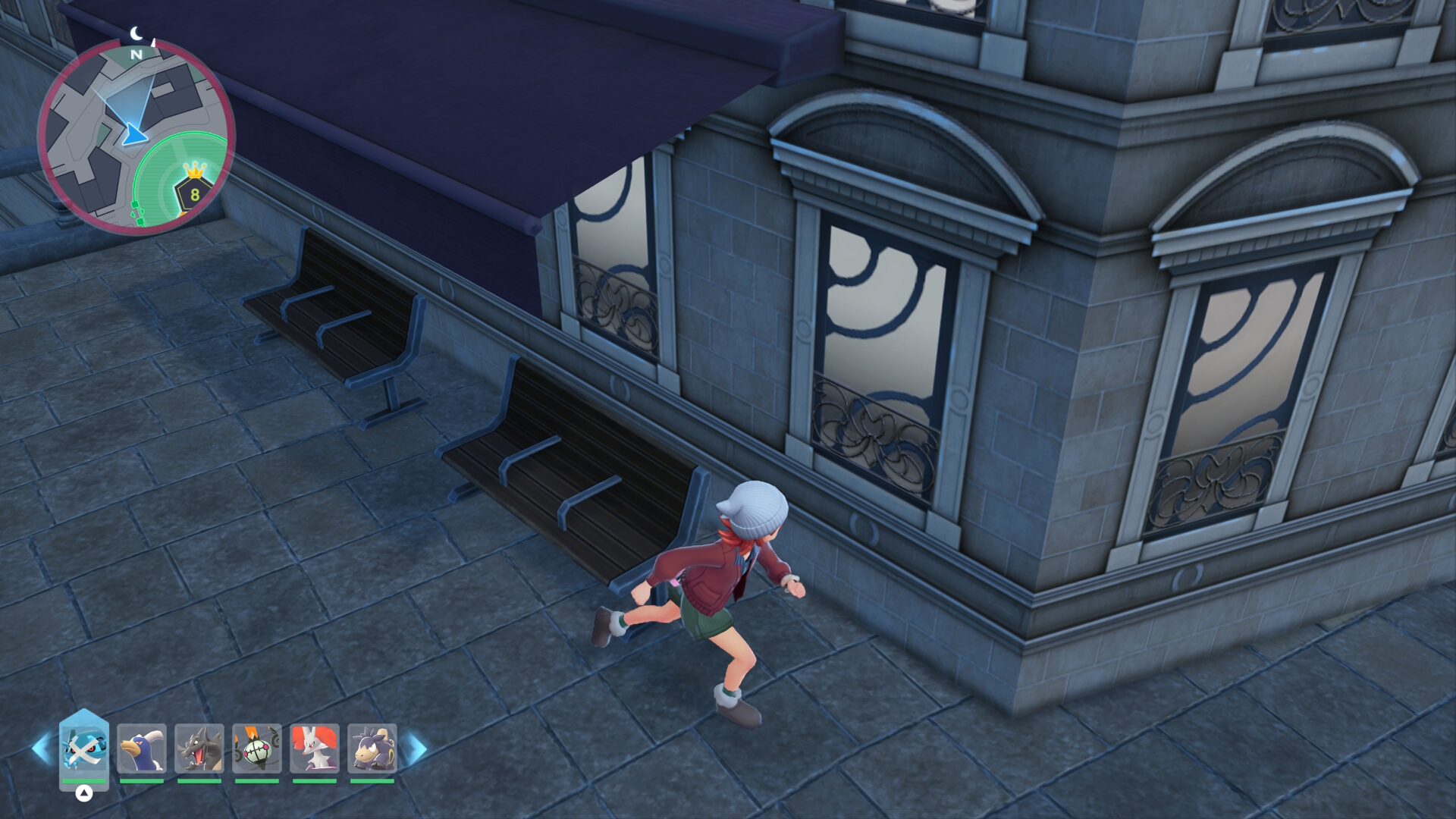The image size is (1456, 819).
Task: Open the circular minimap
Action: coord(136,136)
